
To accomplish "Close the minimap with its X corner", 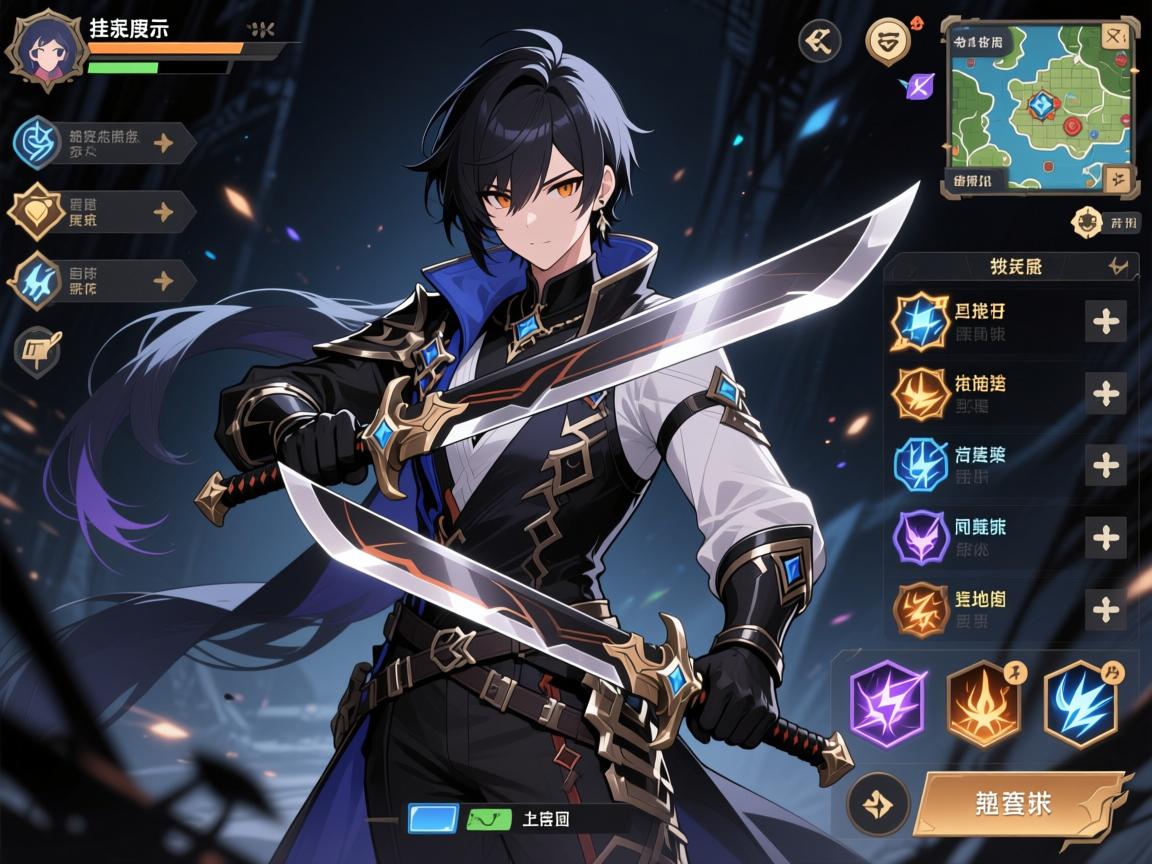I will (x=1115, y=37).
